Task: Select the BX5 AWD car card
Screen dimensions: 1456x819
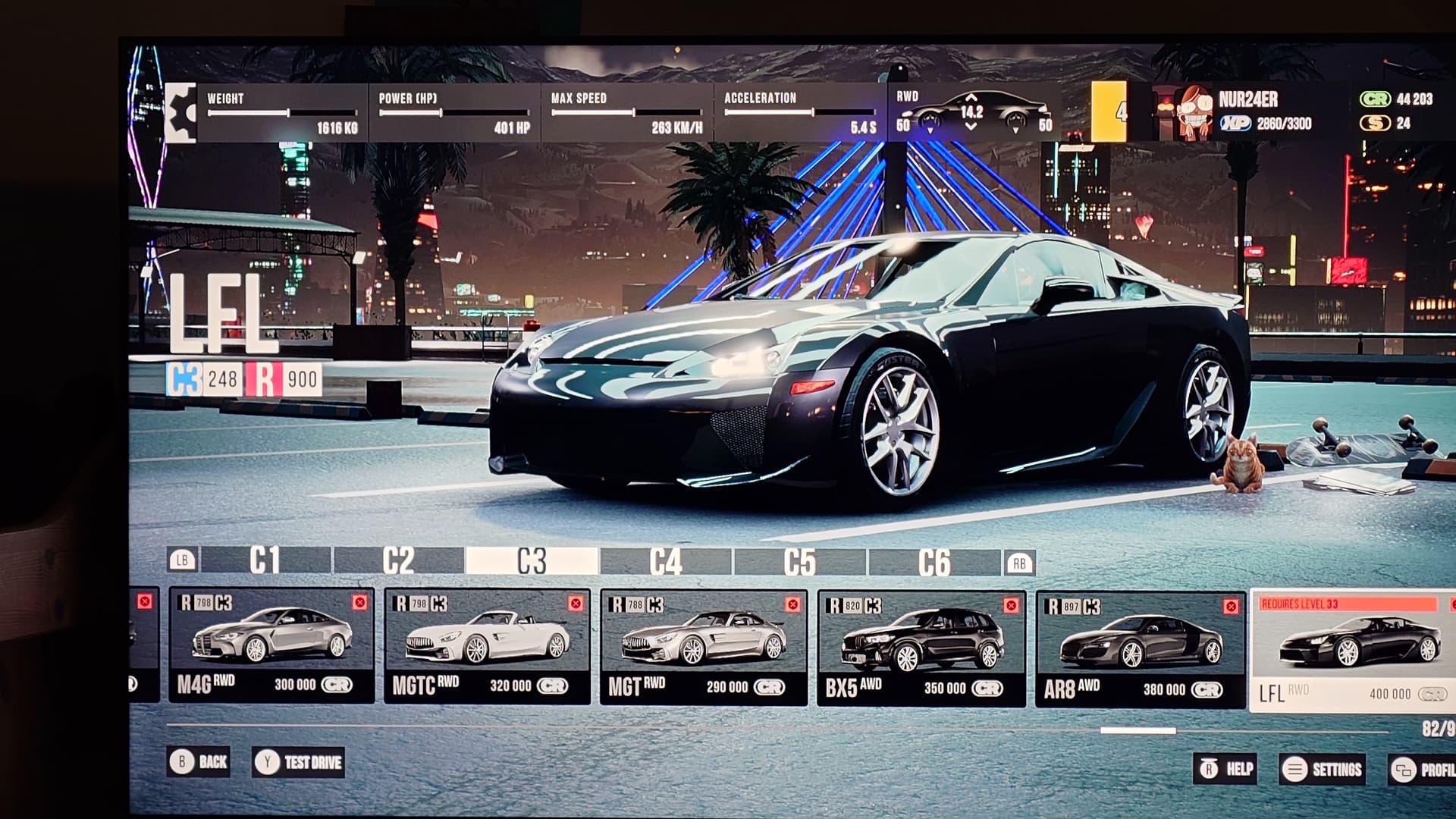Action: (921, 650)
